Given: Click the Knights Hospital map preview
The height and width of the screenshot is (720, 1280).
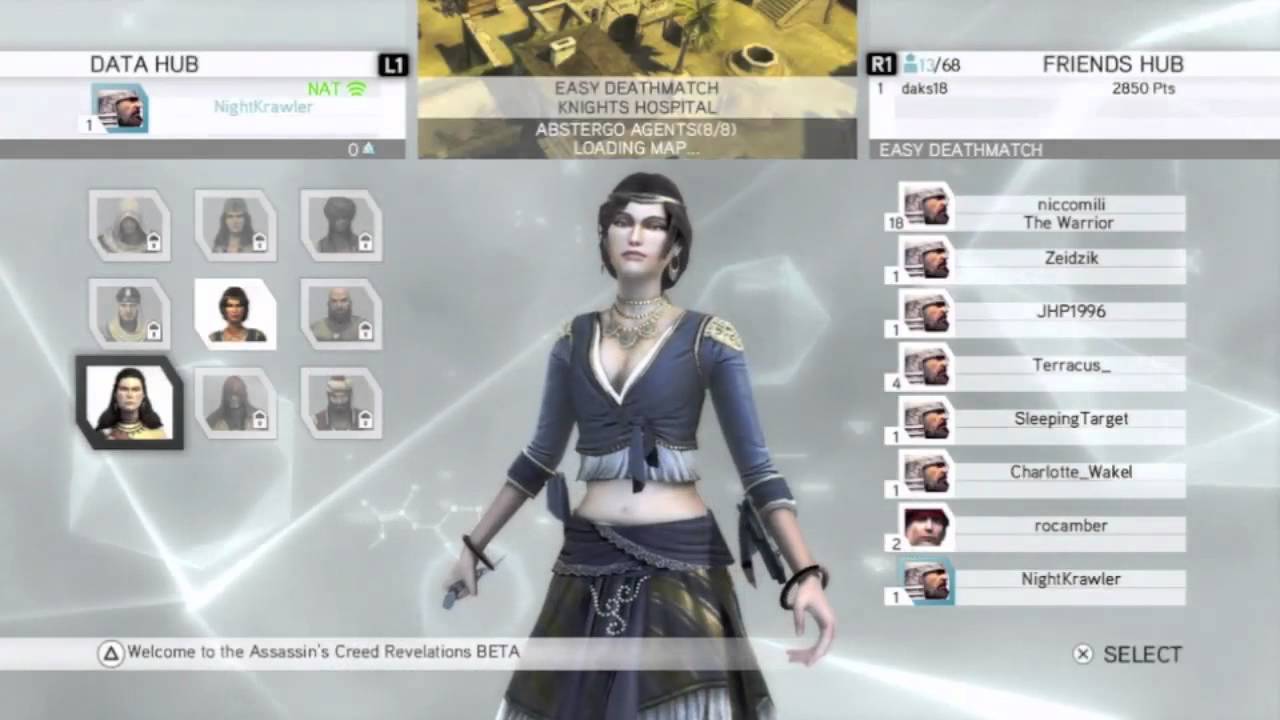Looking at the screenshot, I should [x=637, y=40].
